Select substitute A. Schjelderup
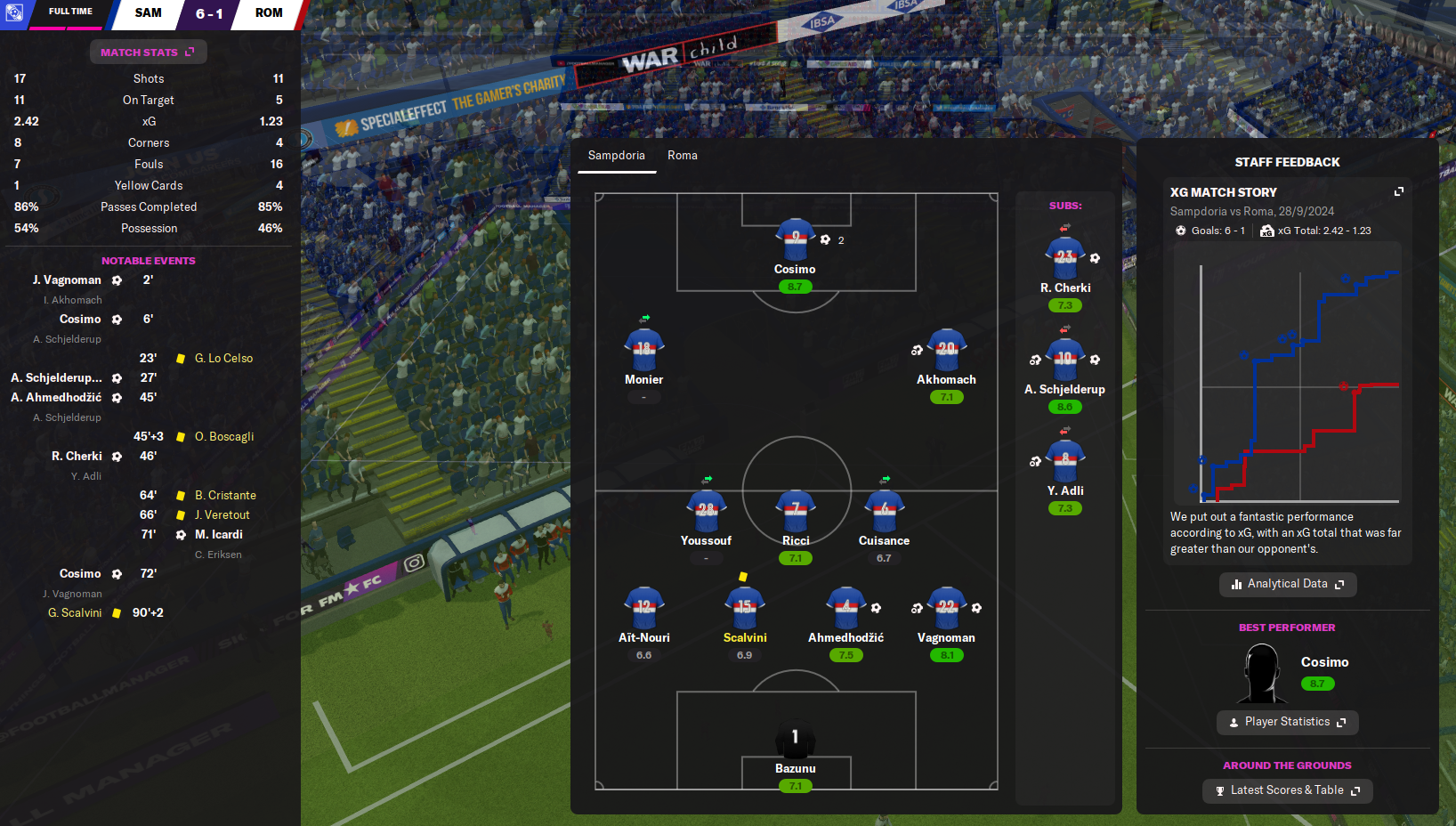 pyautogui.click(x=1064, y=360)
